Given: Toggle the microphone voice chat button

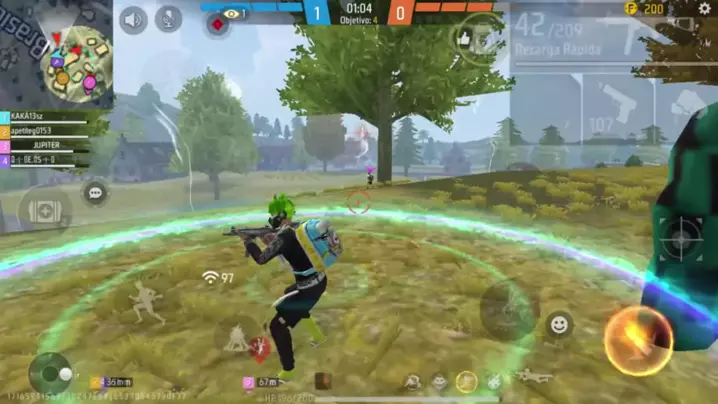Looking at the screenshot, I should pyautogui.click(x=169, y=19).
